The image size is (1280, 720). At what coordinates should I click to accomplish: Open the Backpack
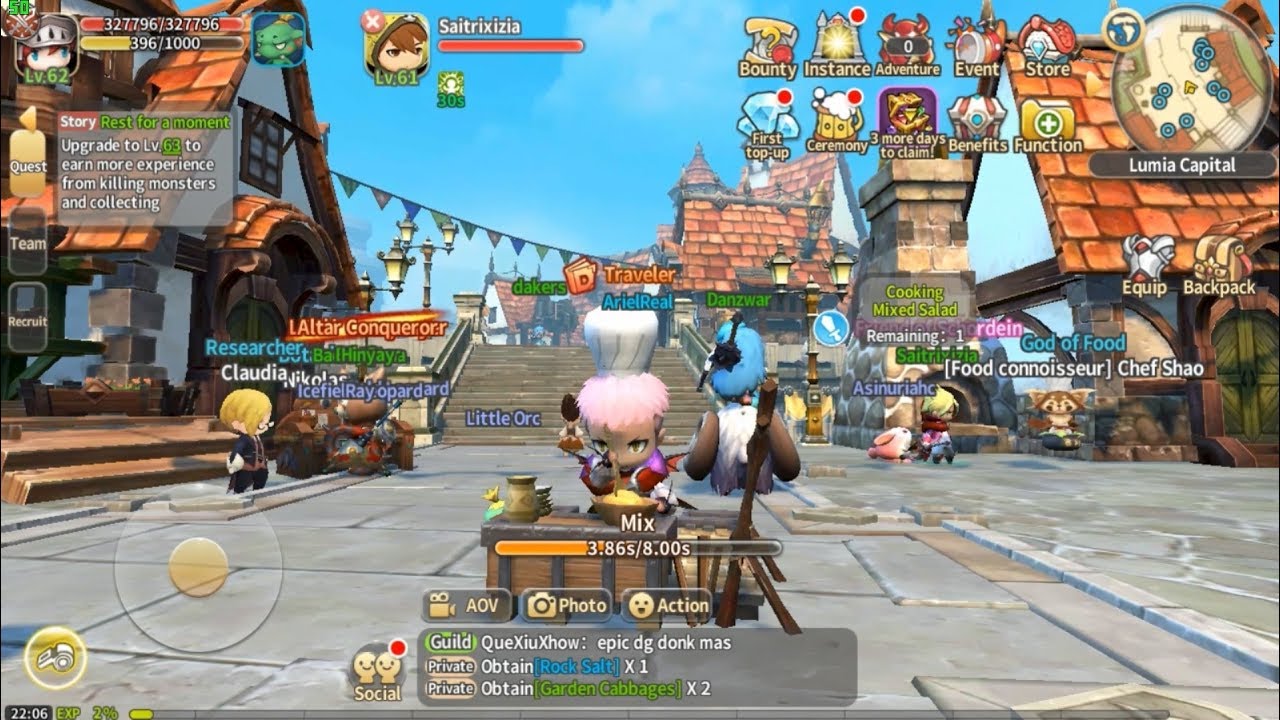(1219, 264)
